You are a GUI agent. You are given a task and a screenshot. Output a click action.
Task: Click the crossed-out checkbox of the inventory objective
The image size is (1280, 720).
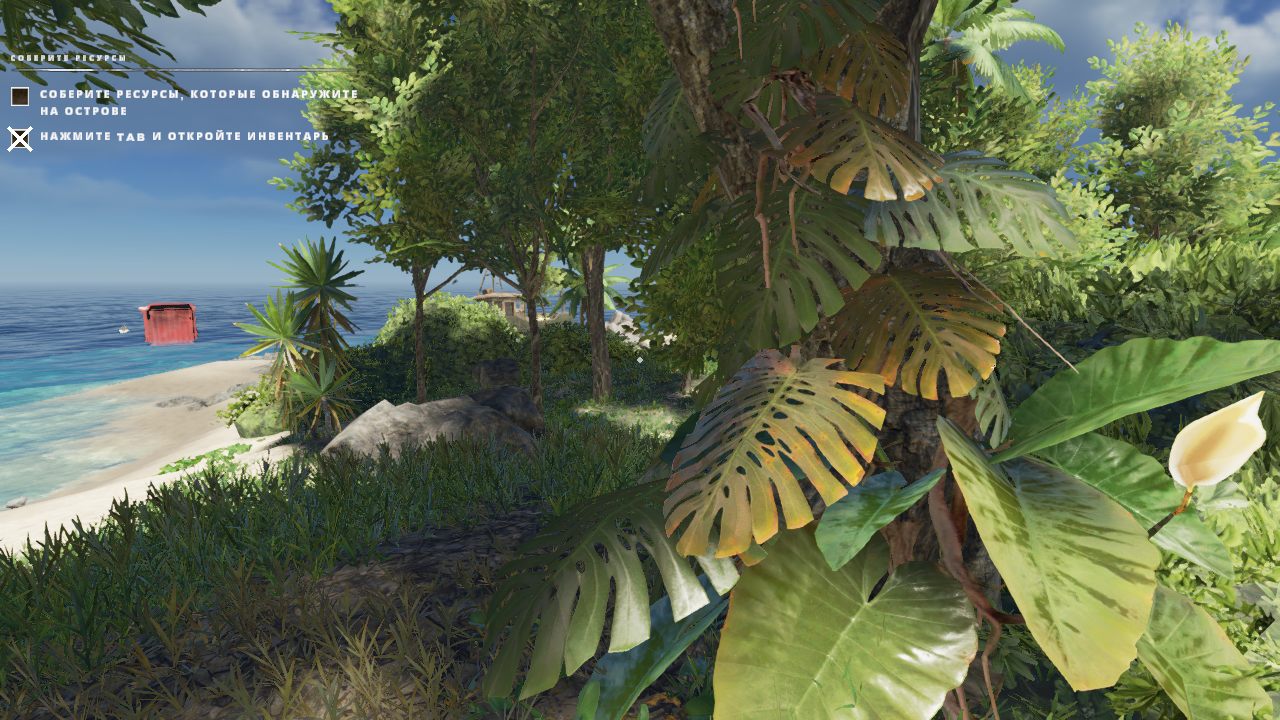[x=18, y=140]
